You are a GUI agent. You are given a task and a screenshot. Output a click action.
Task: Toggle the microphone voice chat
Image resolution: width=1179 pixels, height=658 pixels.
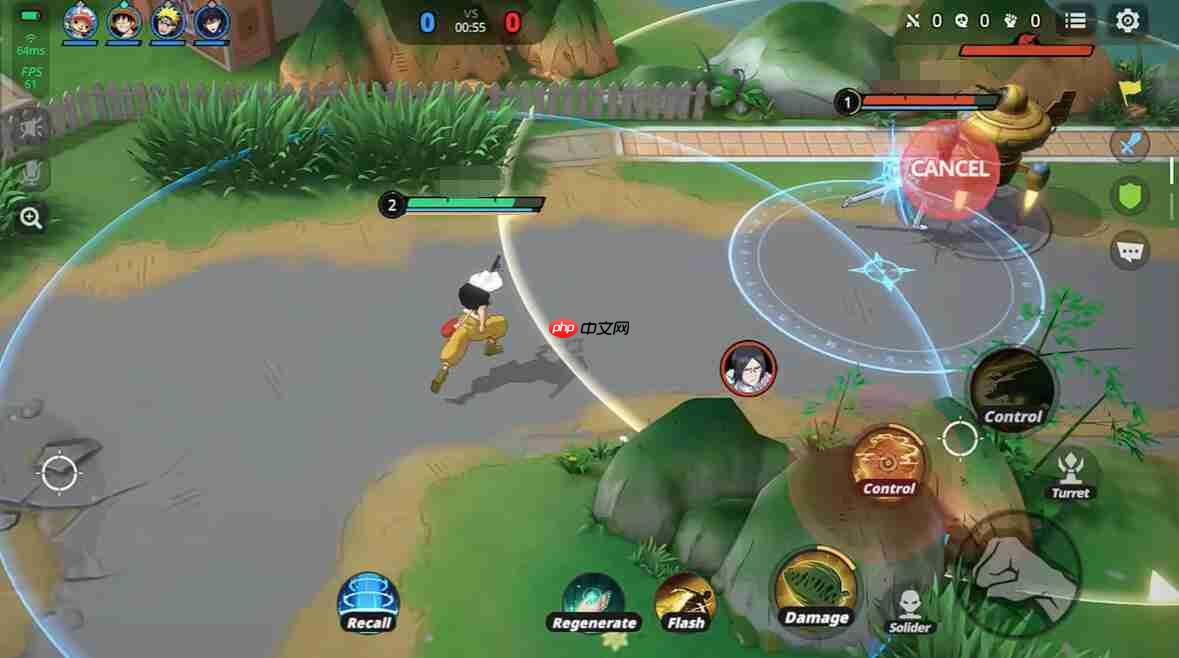pos(31,173)
